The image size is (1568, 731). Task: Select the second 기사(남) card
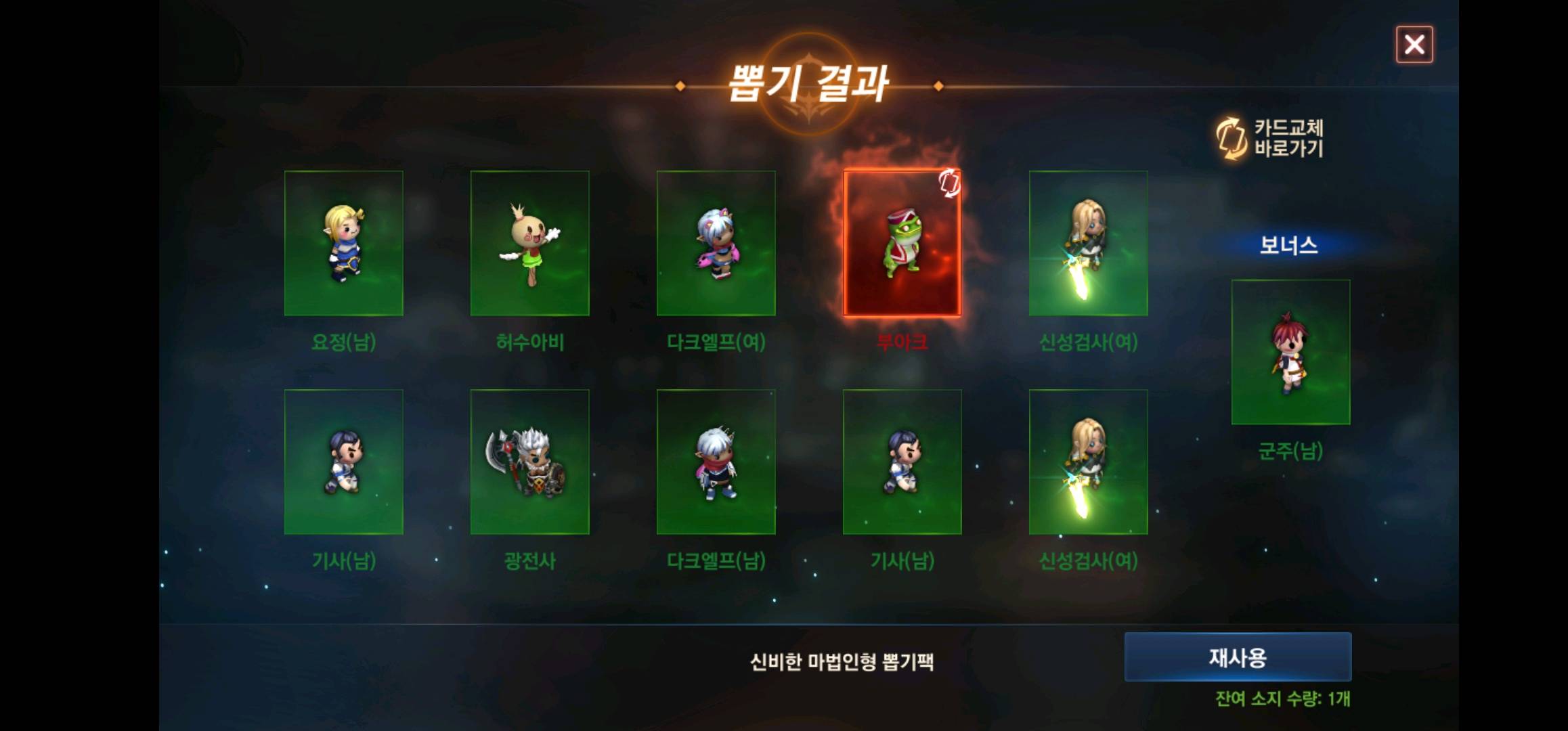pyautogui.click(x=902, y=462)
